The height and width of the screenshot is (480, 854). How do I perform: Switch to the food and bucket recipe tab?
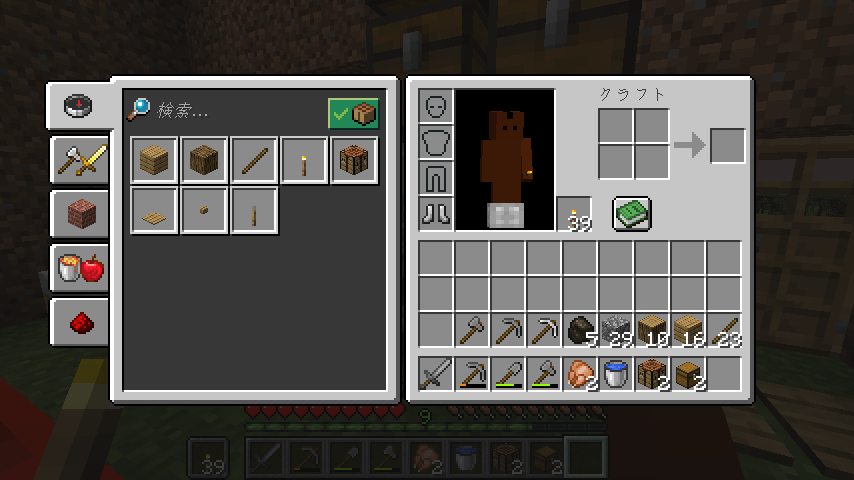80,267
